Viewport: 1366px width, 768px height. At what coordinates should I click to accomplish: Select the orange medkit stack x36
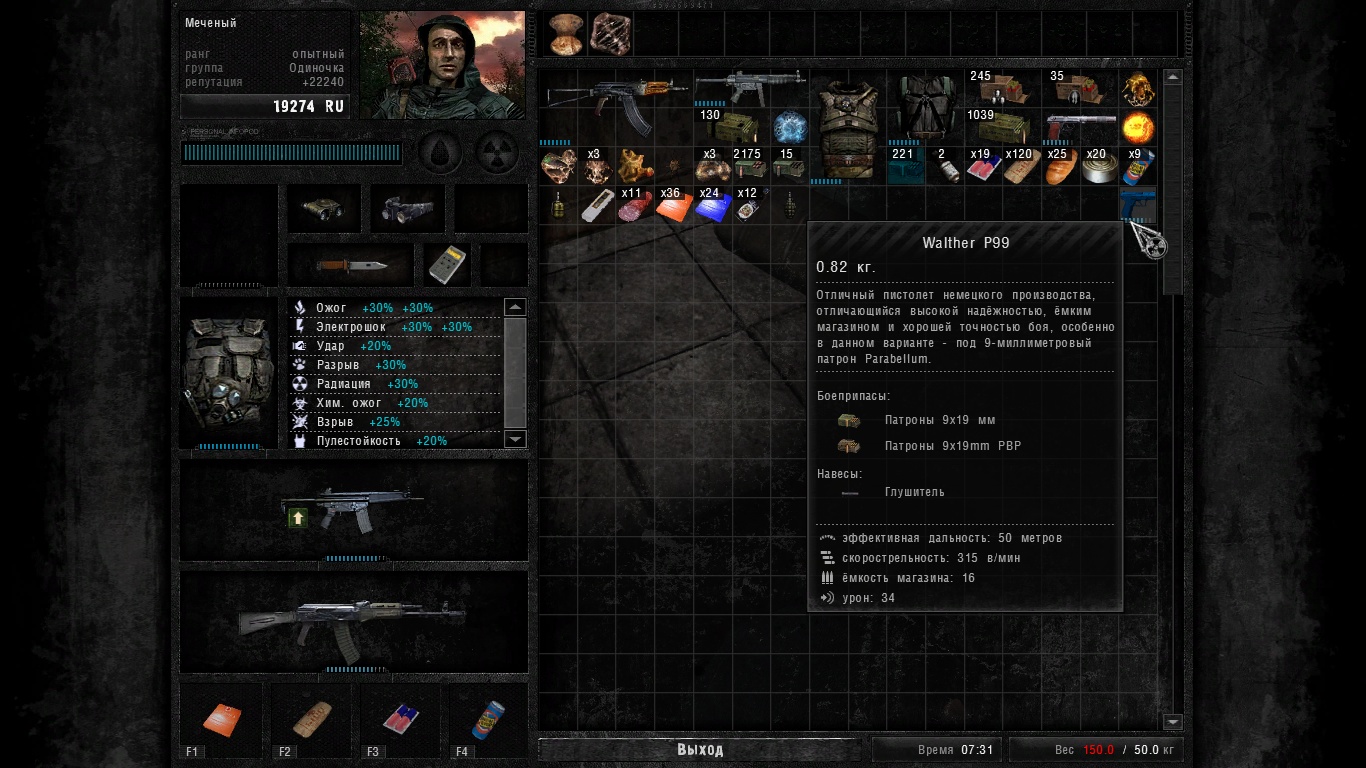click(x=673, y=206)
